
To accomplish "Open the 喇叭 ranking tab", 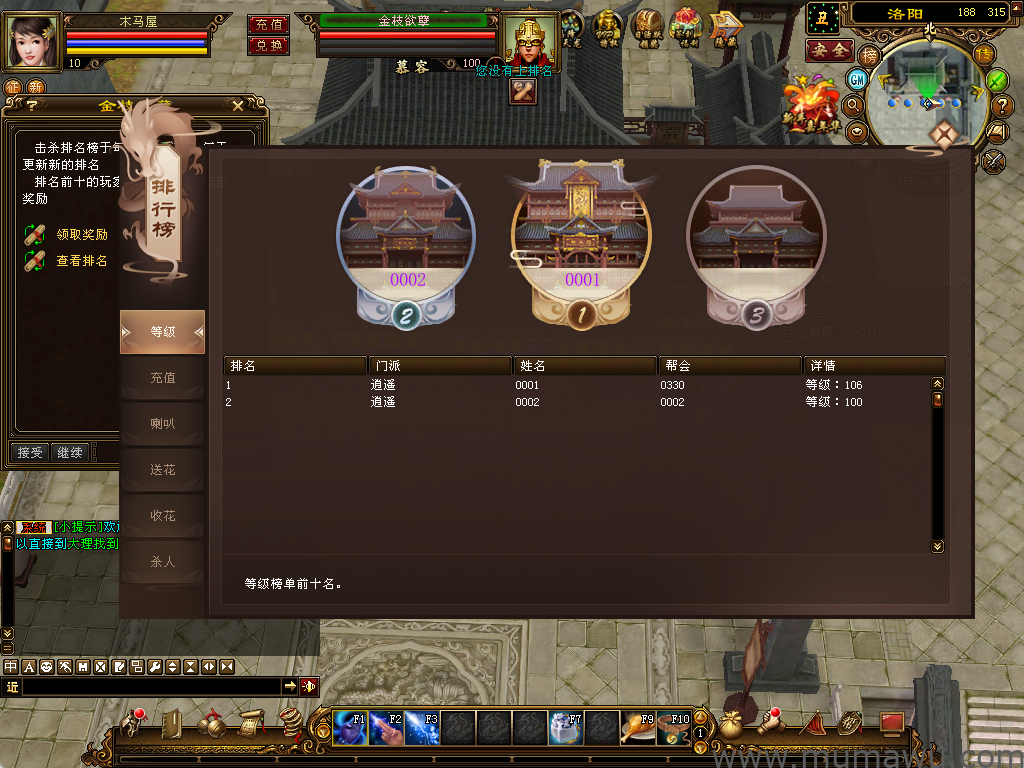I will pyautogui.click(x=163, y=424).
